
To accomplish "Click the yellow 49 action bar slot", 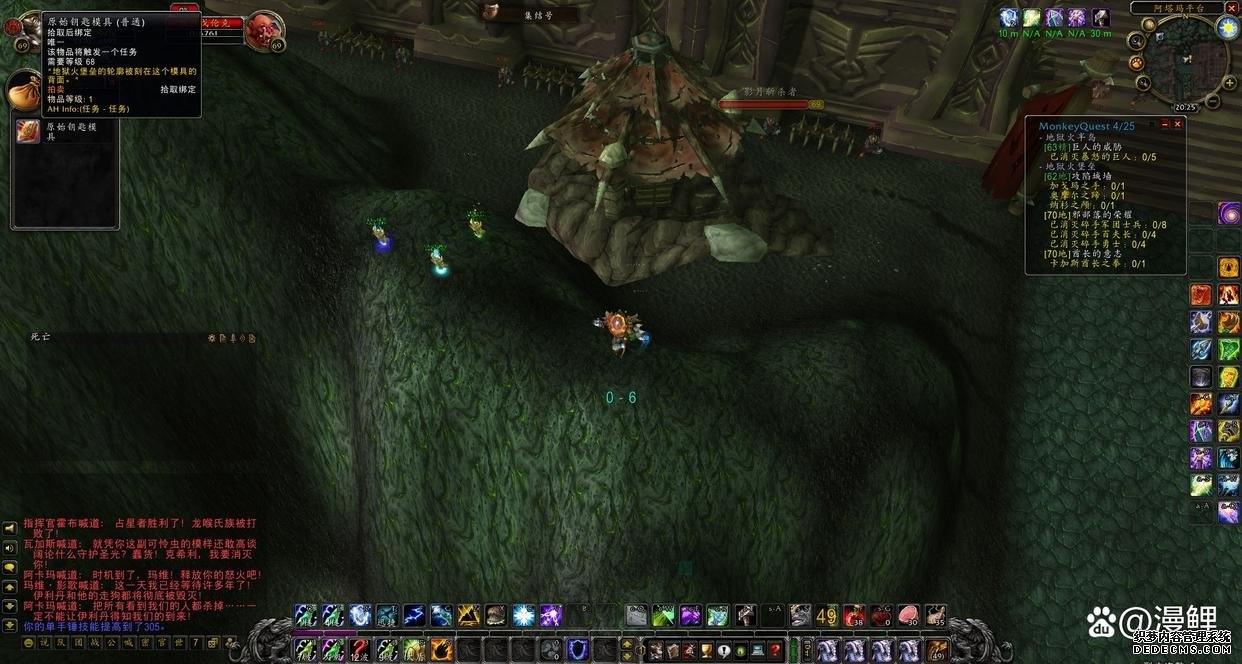I will click(x=827, y=616).
